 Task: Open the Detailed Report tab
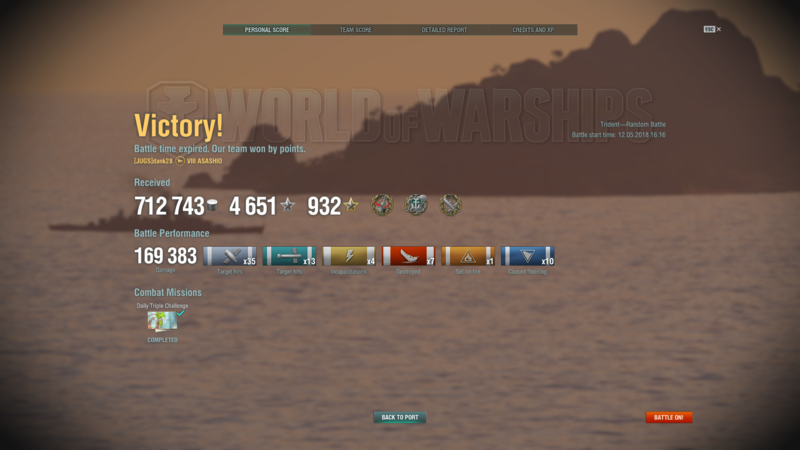click(444, 30)
